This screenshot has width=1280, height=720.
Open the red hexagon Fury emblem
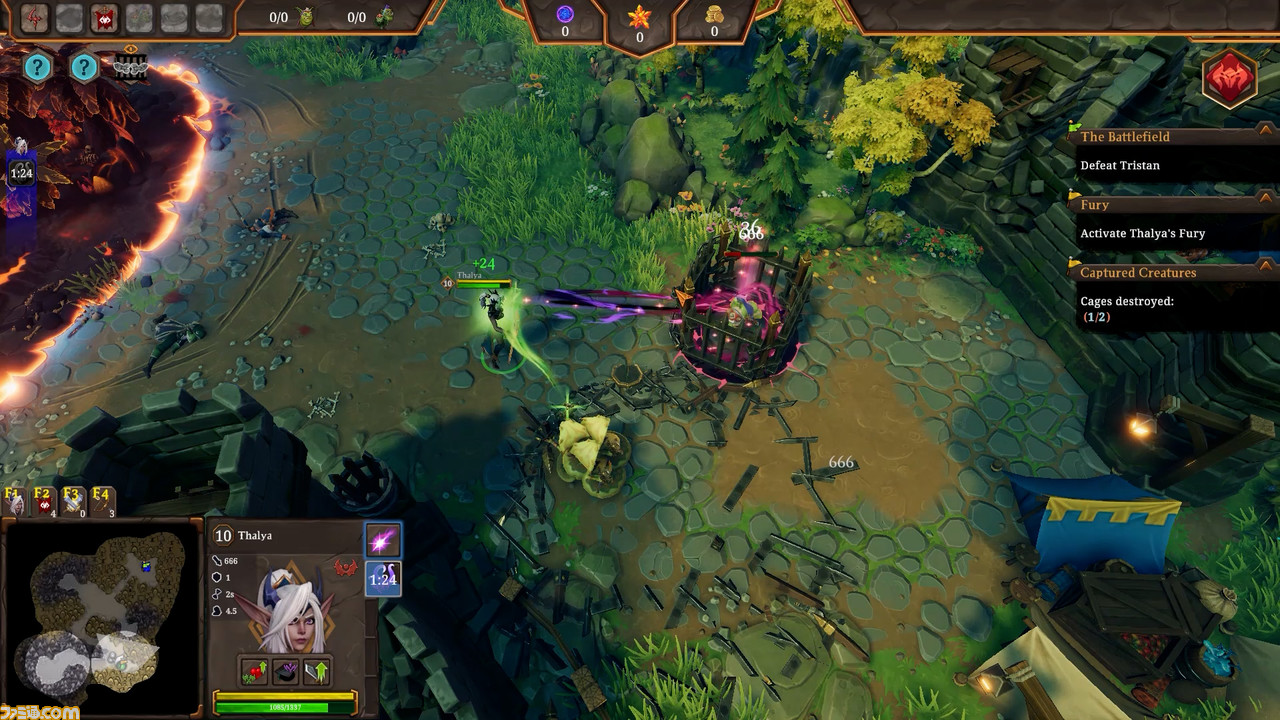point(1229,79)
